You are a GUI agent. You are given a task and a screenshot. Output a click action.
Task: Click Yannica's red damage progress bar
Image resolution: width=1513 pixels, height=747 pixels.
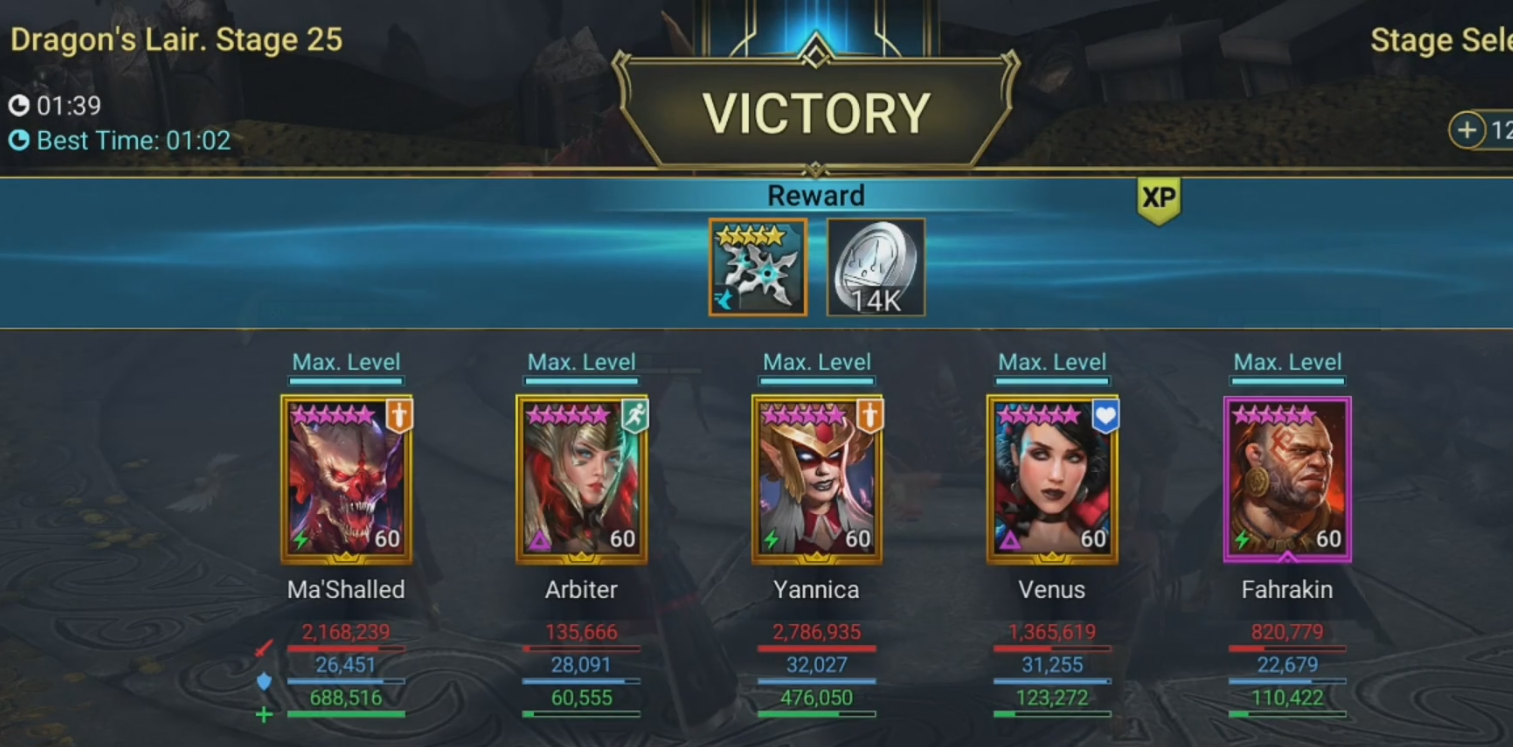[816, 649]
